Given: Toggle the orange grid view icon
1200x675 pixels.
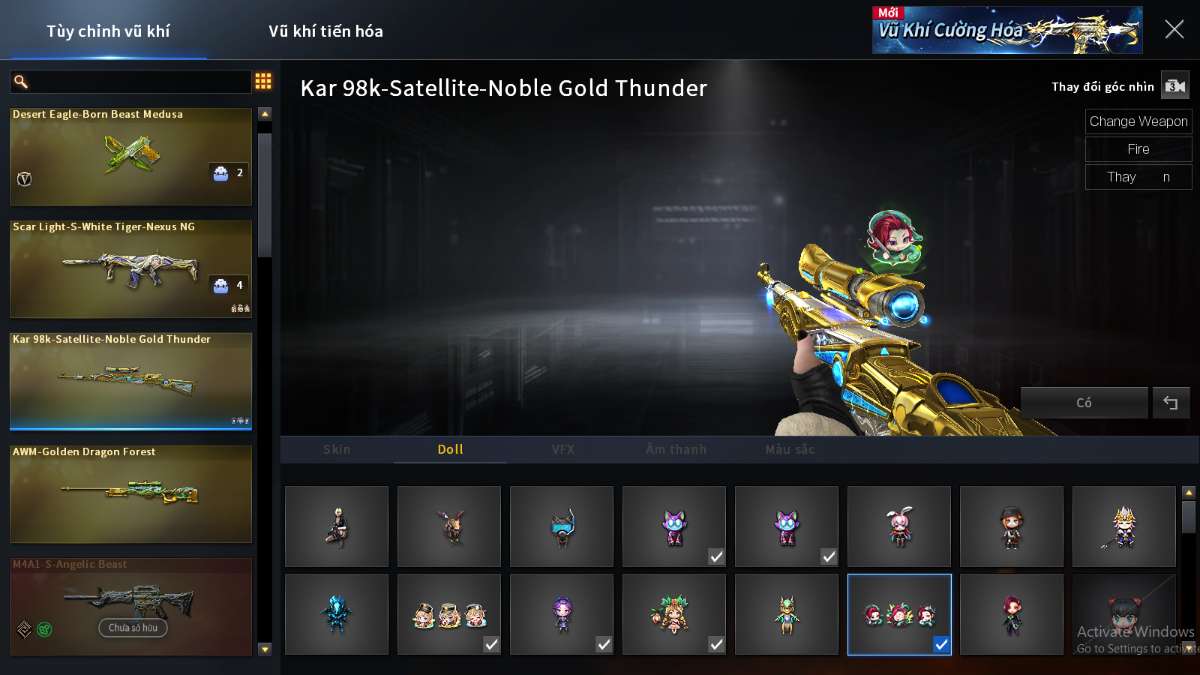Looking at the screenshot, I should [x=263, y=82].
